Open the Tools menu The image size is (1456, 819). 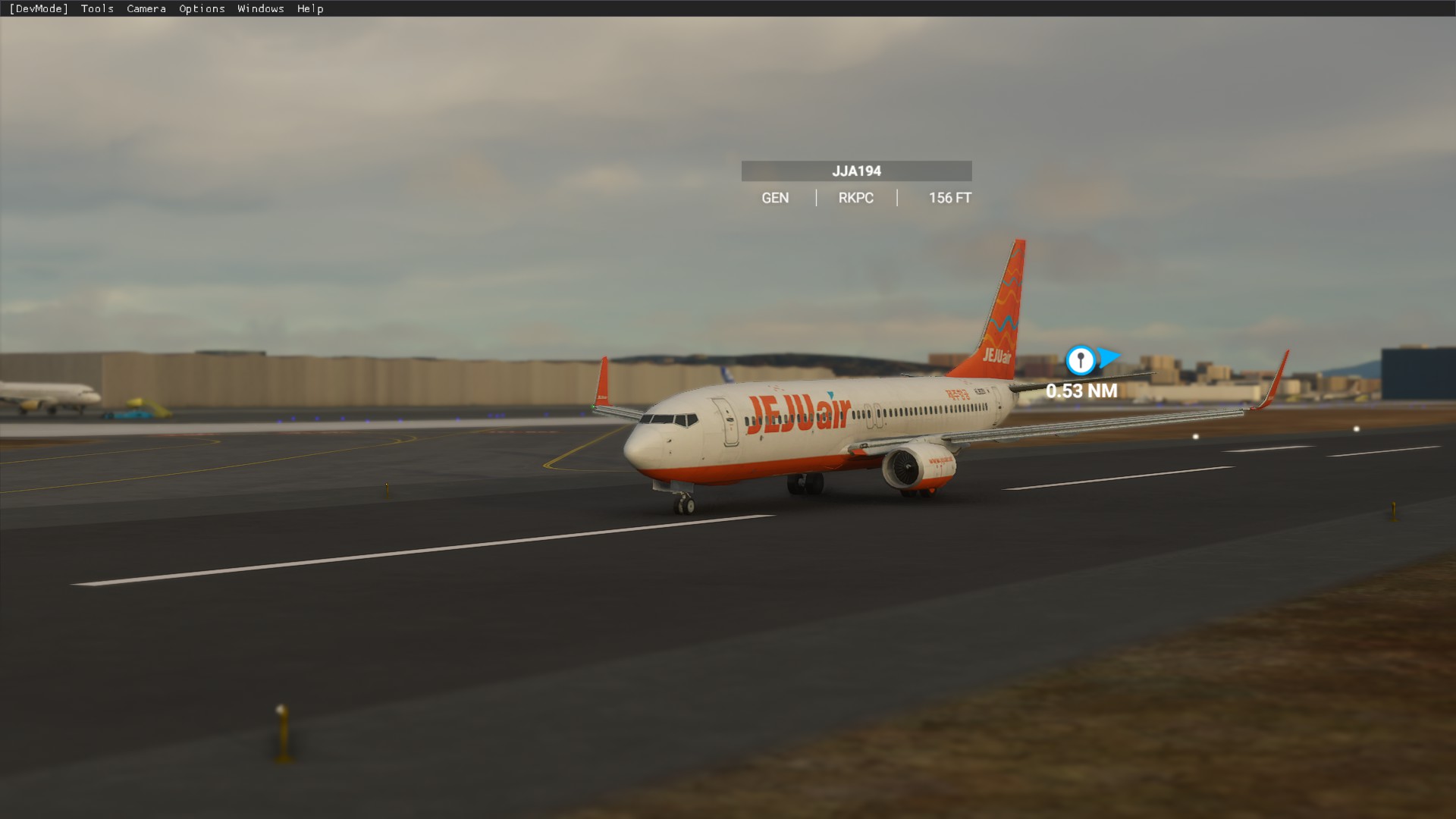click(x=97, y=8)
